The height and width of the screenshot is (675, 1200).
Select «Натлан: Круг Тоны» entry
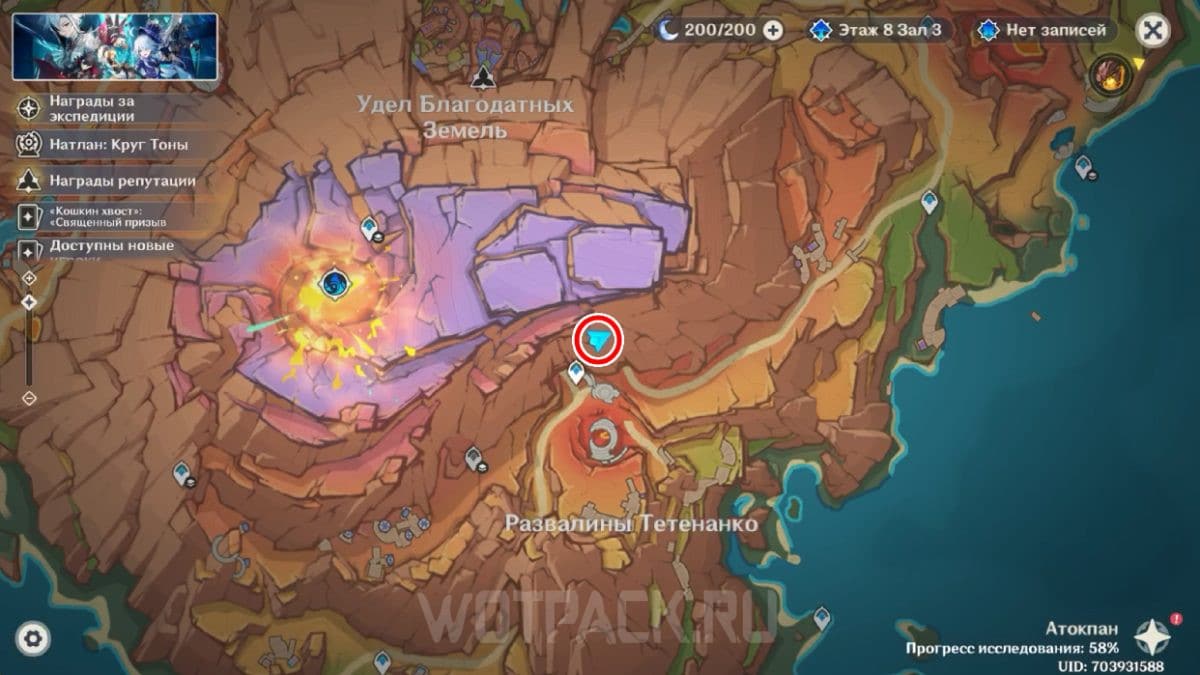(105, 144)
